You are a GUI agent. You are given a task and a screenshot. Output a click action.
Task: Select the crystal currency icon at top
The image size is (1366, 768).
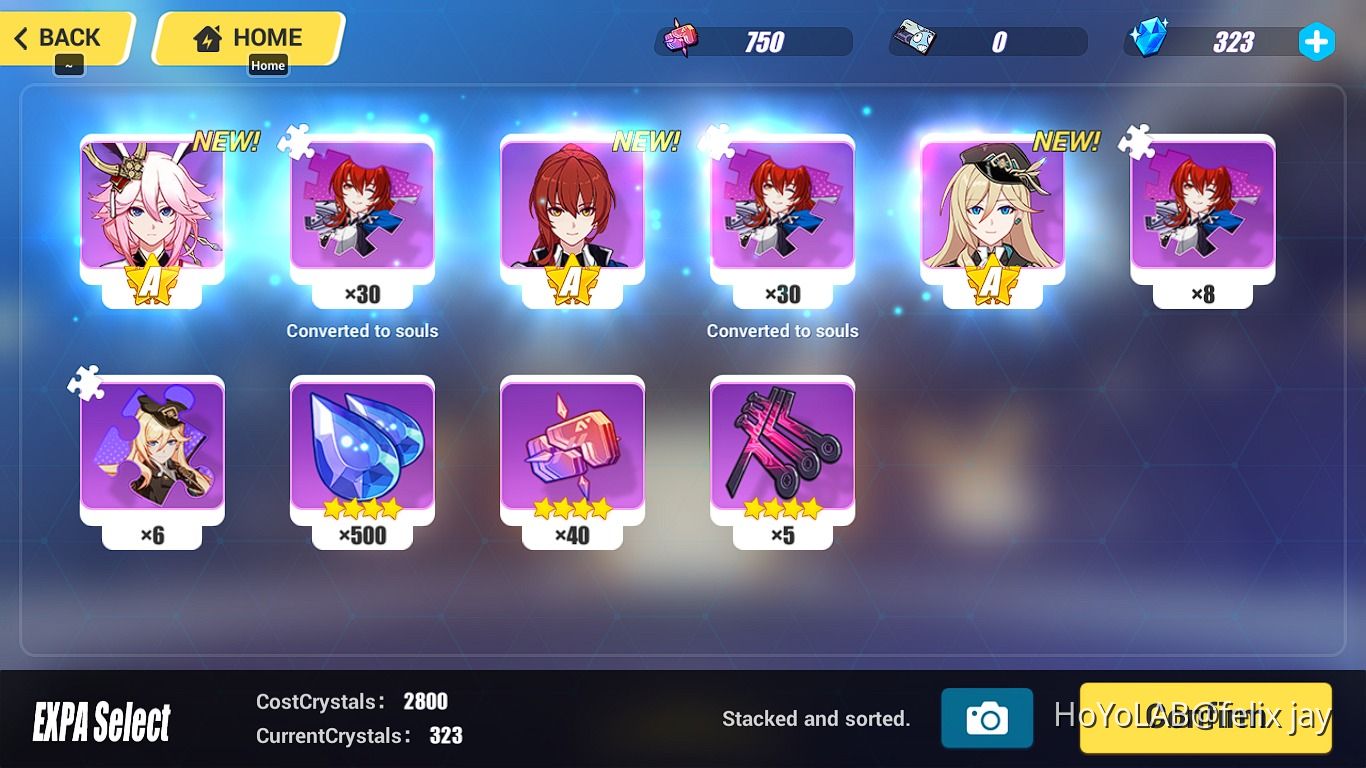1152,40
